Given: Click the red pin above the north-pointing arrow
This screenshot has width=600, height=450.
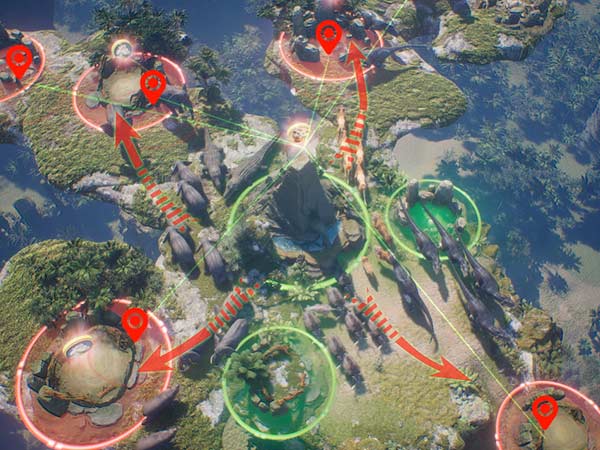Looking at the screenshot, I should 328,39.
